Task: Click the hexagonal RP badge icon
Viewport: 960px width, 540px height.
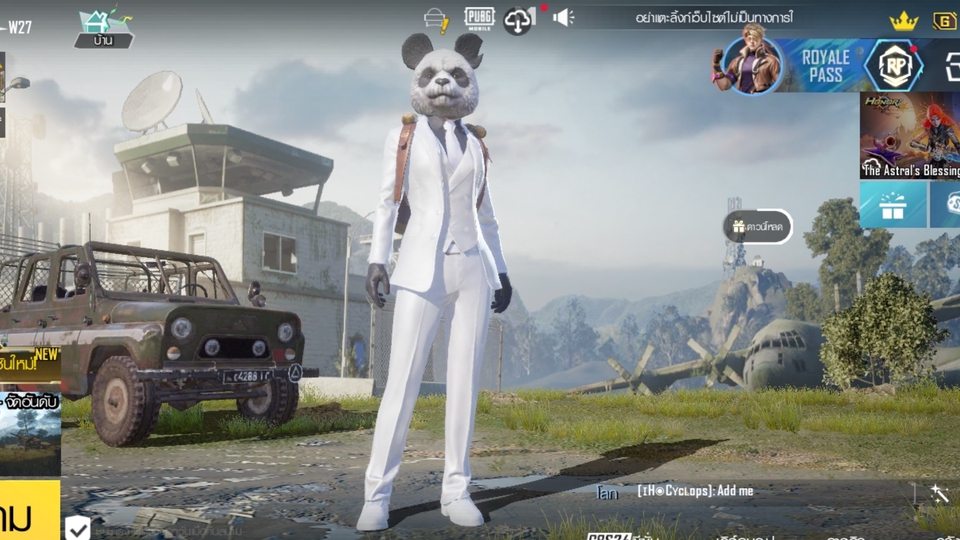Action: point(893,66)
